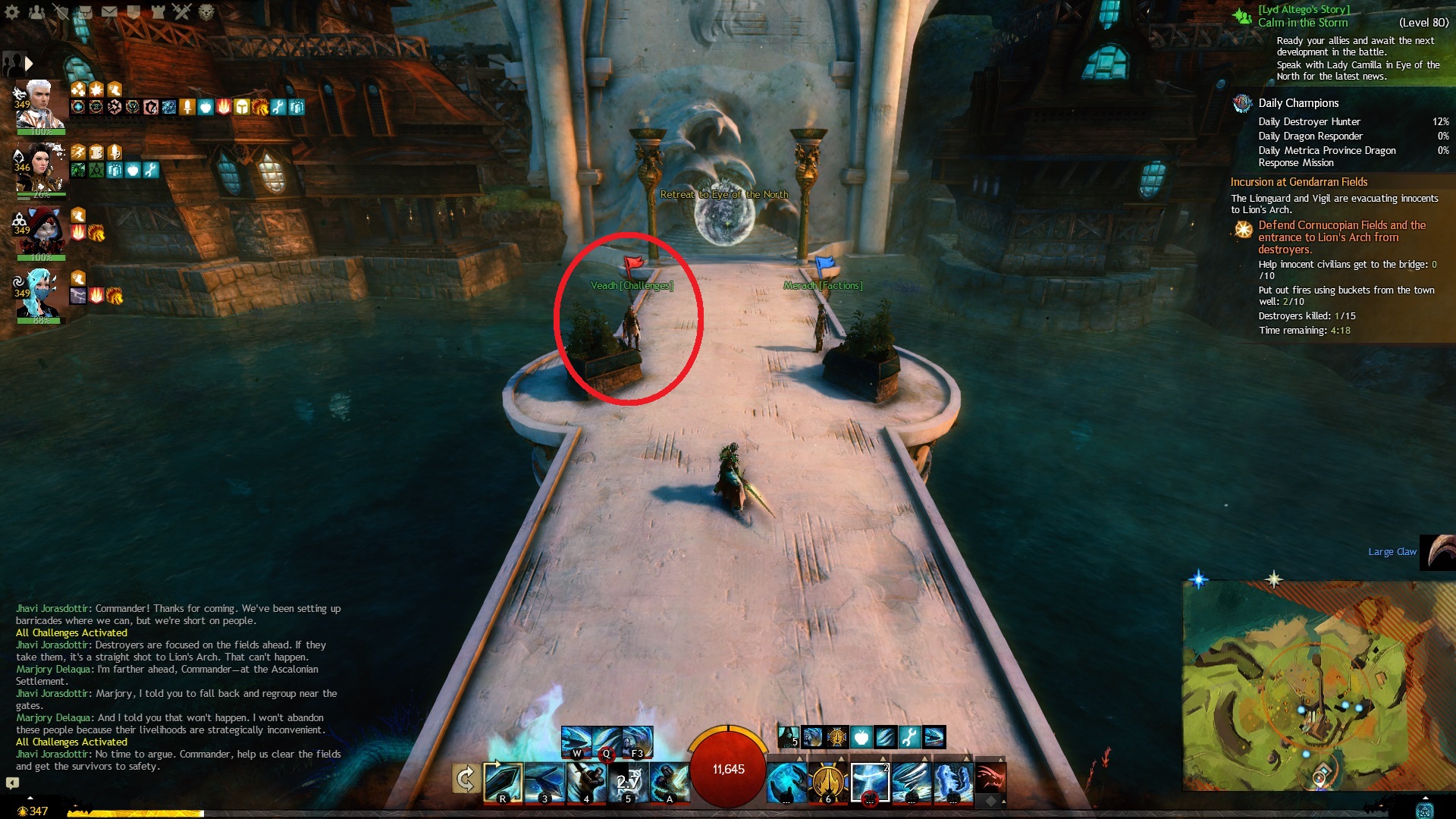This screenshot has height=819, width=1456.
Task: Use the weapon skill bound to 4
Action: tap(586, 782)
